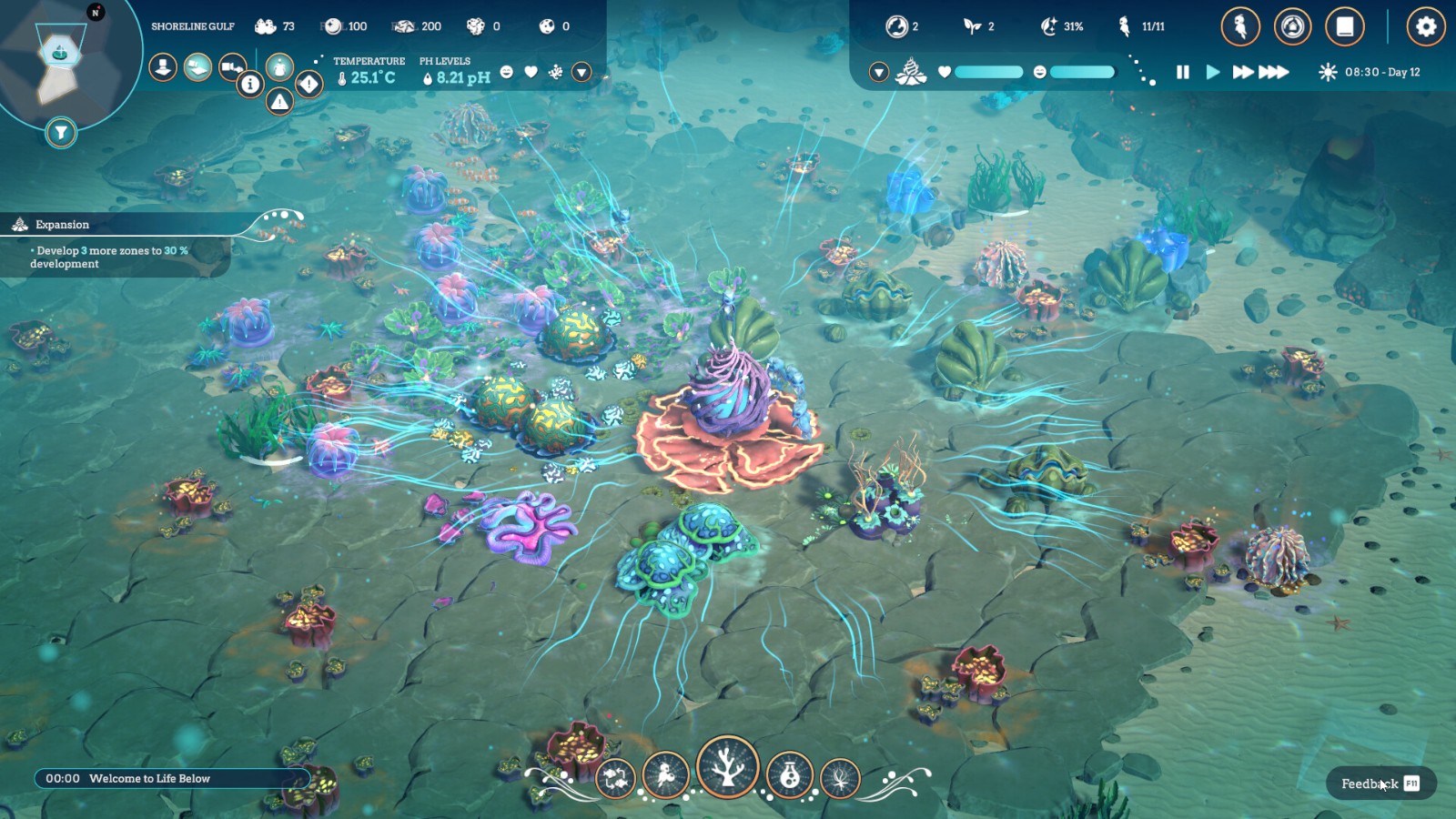Expand the temperature and pH panel arrow
Viewport: 1456px width, 819px height.
point(581,72)
